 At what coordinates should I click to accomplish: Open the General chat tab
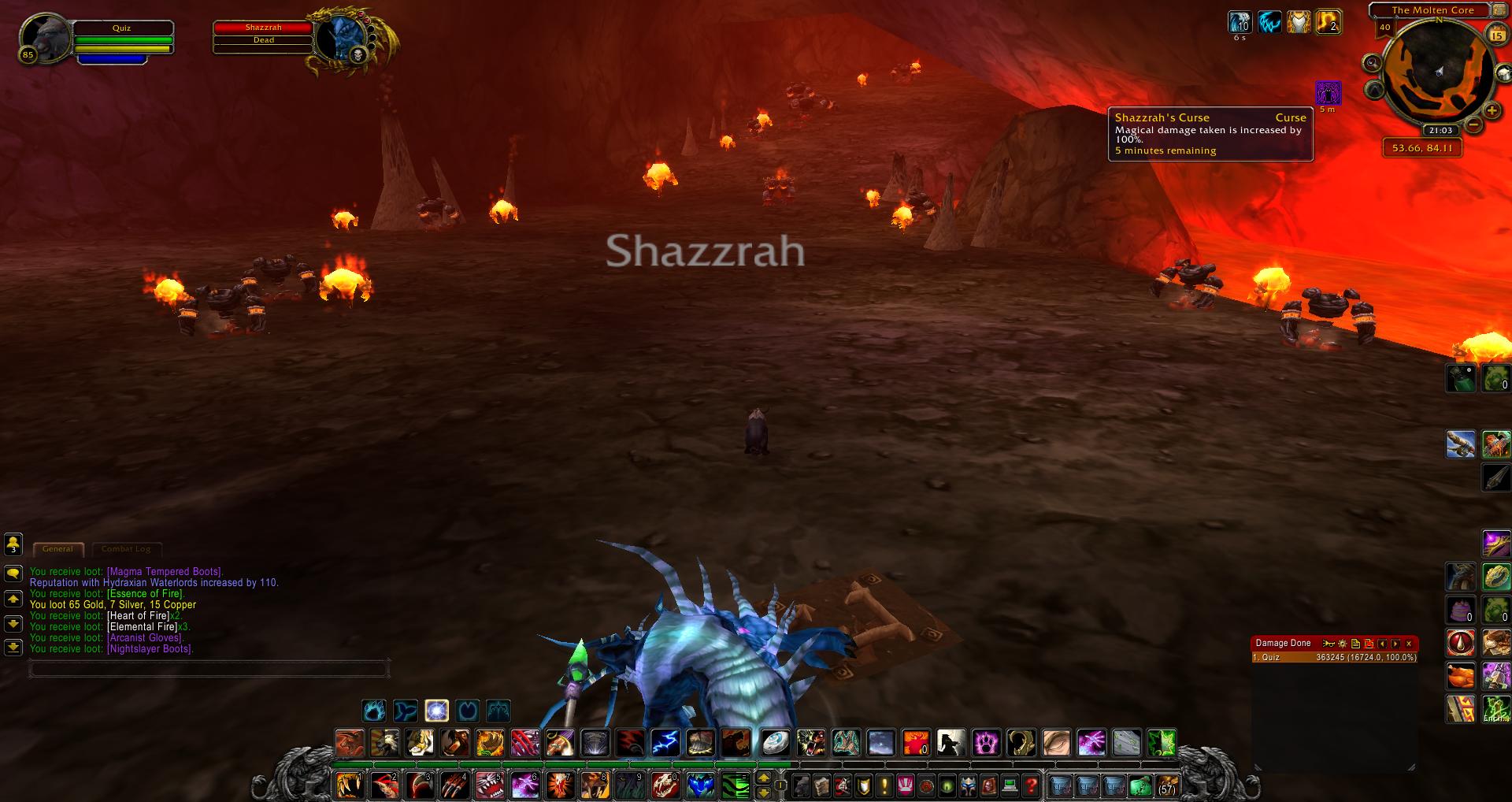(57, 549)
